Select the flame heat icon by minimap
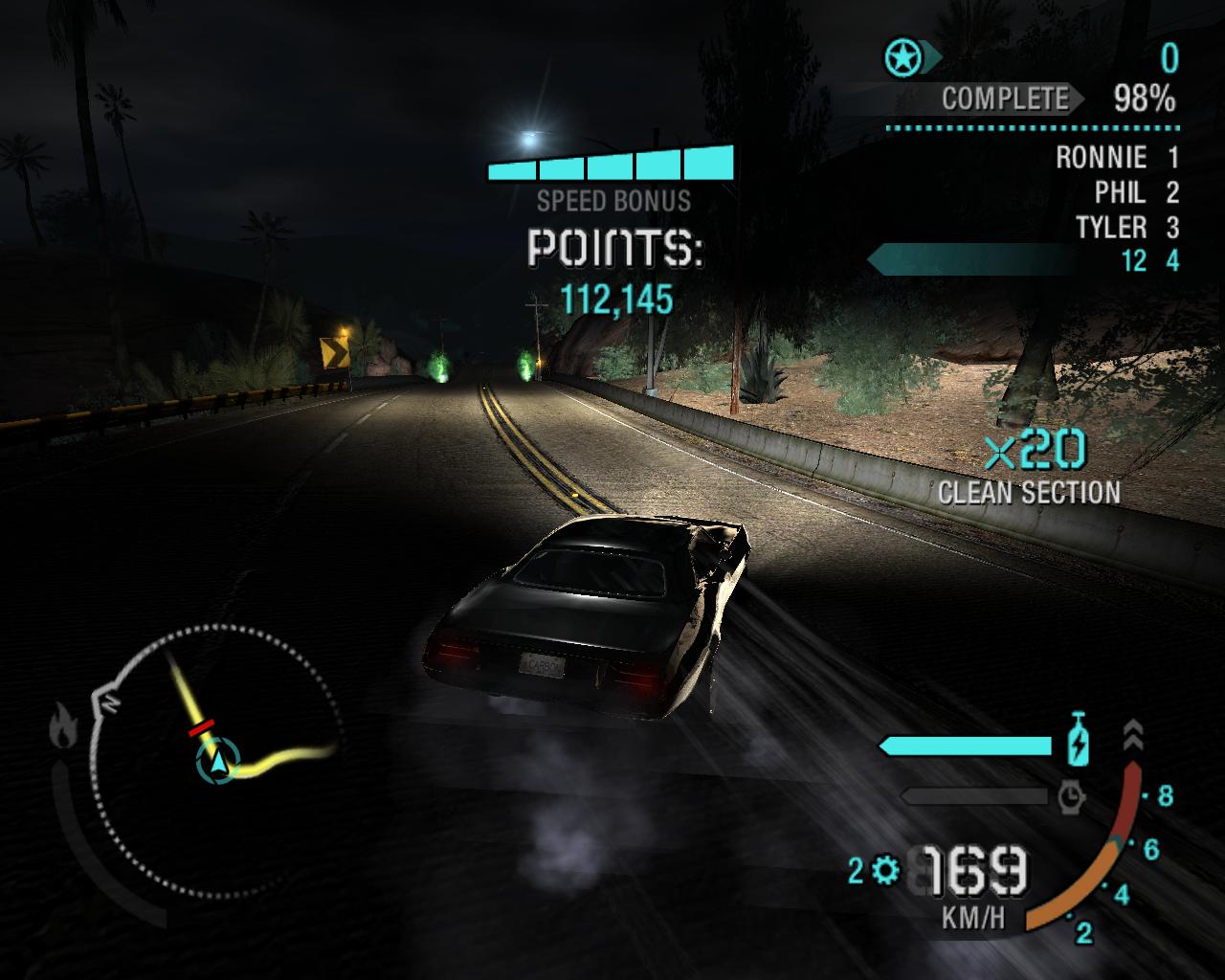The image size is (1225, 980). coord(63,725)
